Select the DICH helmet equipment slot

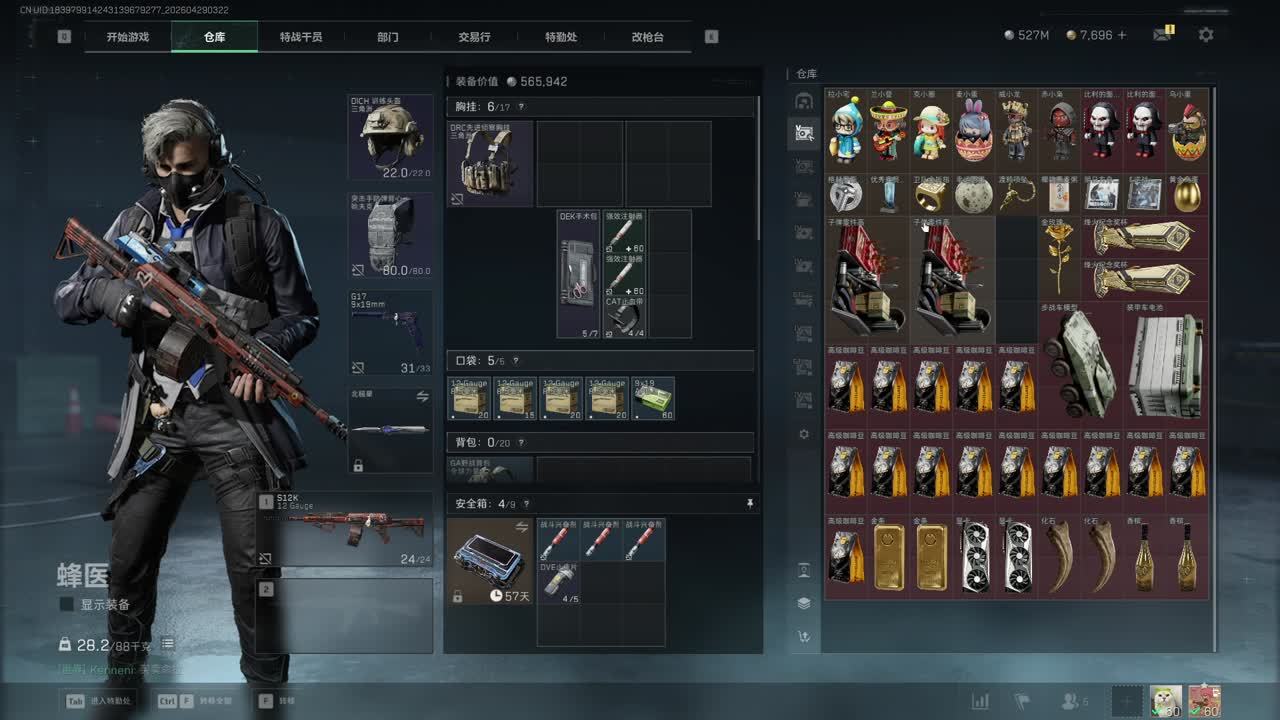[390, 137]
